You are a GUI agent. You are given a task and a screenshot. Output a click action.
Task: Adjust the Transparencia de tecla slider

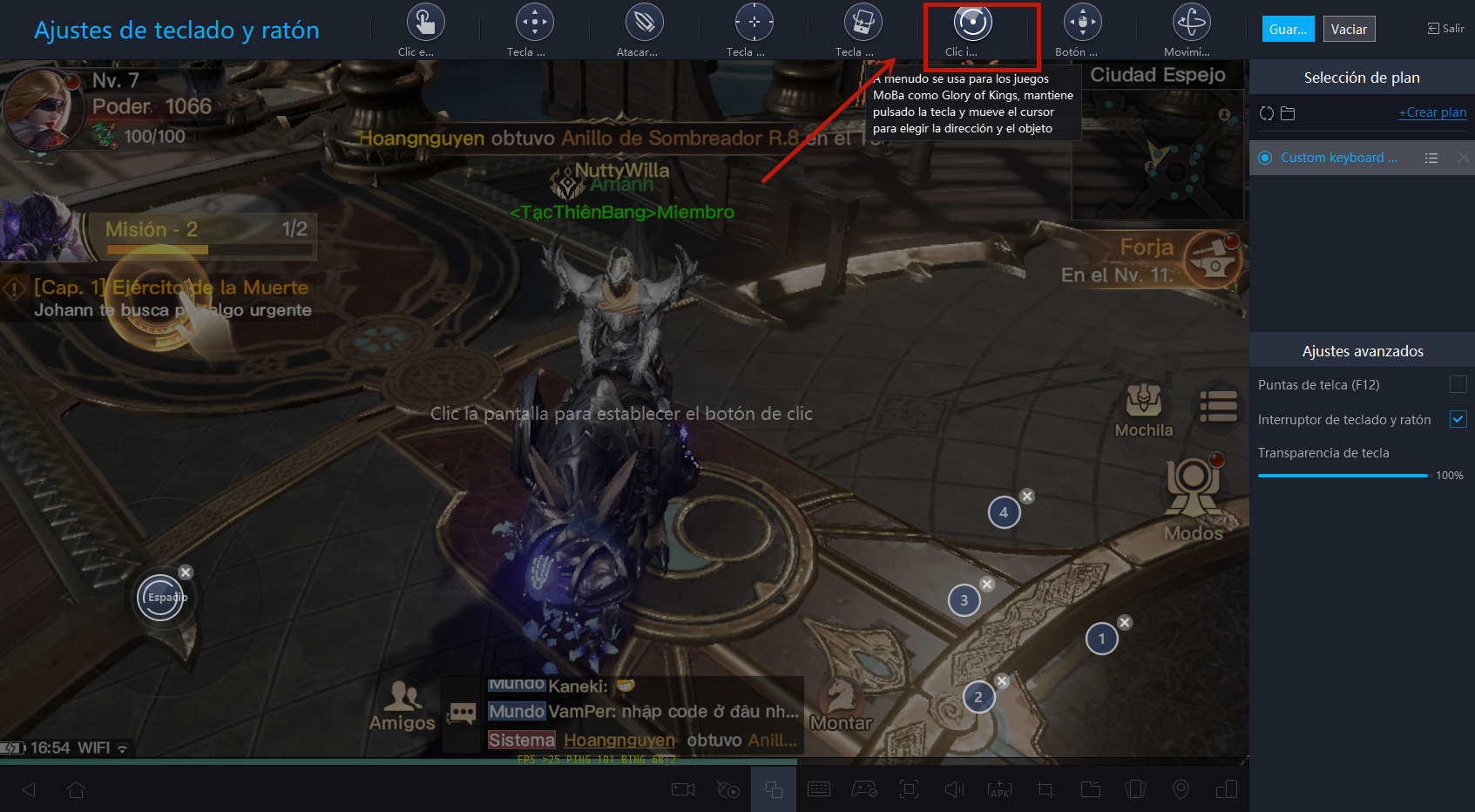[1343, 475]
